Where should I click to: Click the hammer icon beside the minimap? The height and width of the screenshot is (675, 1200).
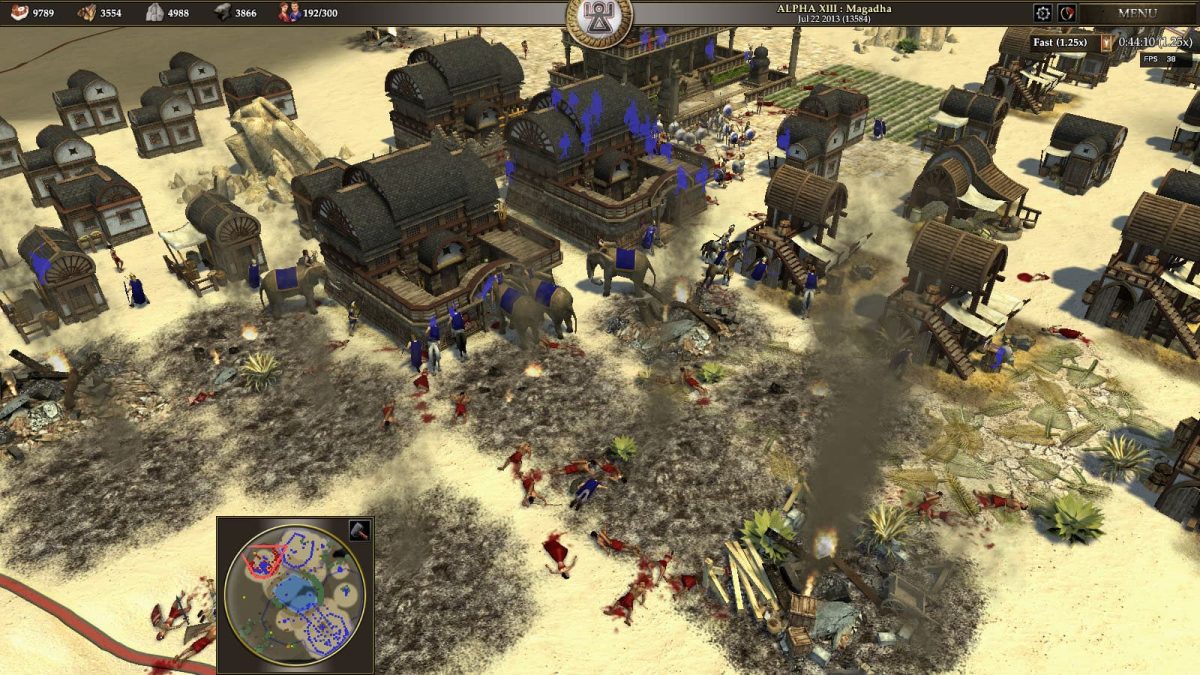click(x=358, y=530)
